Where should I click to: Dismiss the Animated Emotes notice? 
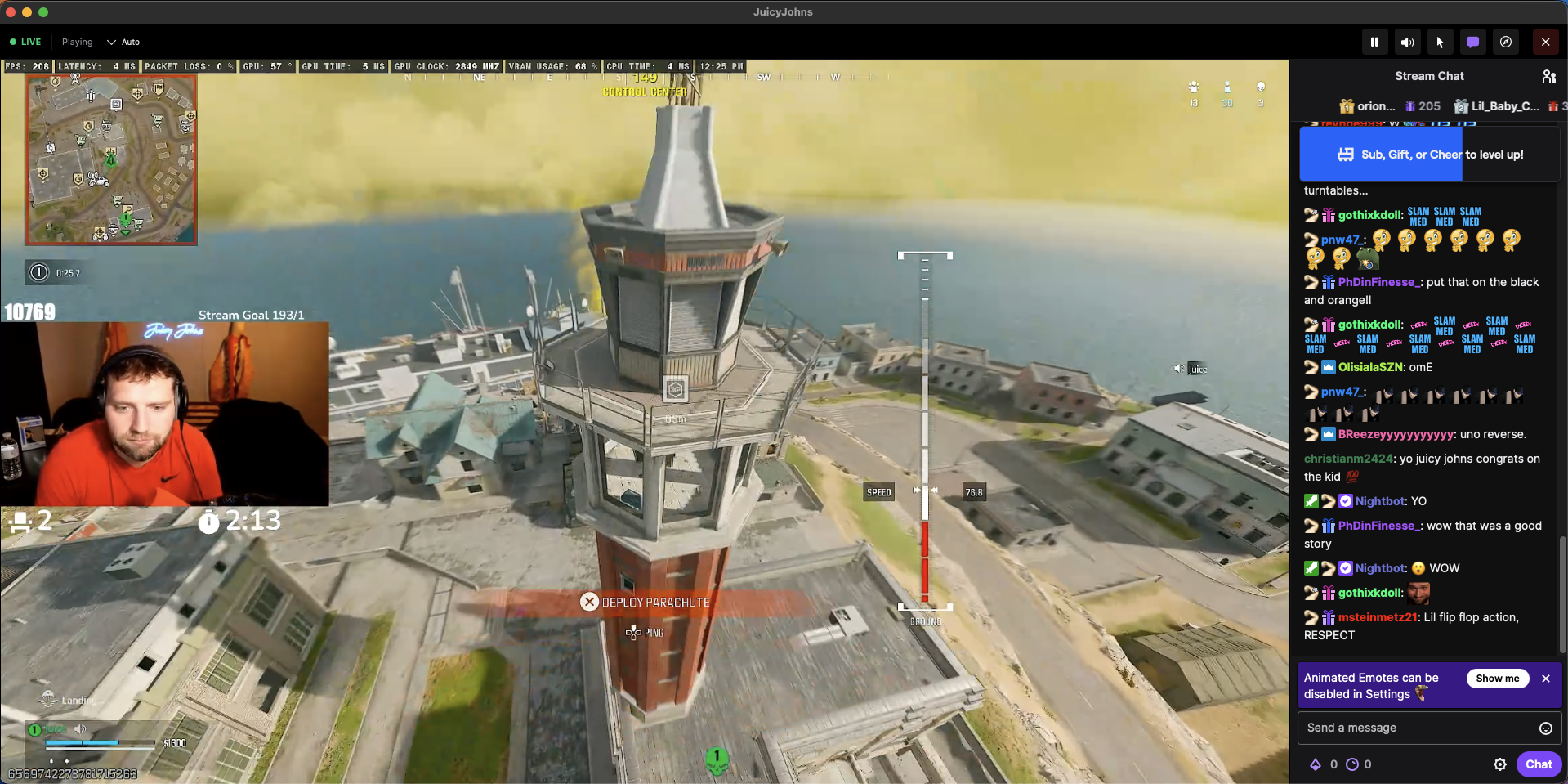[x=1546, y=679]
